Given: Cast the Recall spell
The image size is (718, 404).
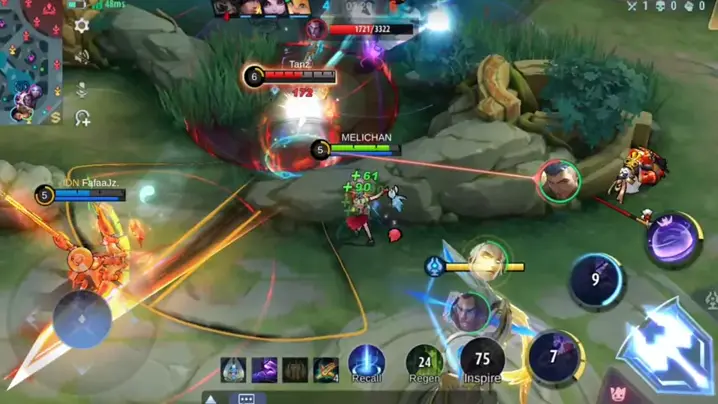Looking at the screenshot, I should tap(367, 364).
